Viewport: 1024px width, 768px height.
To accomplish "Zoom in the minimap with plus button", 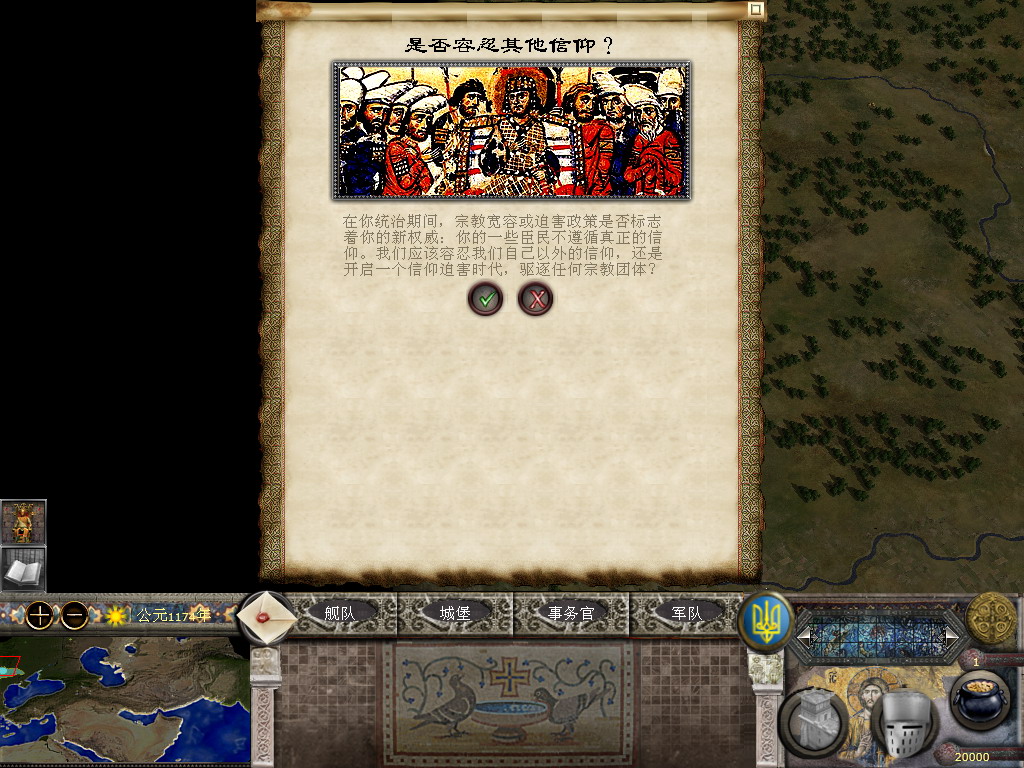I will 39,615.
